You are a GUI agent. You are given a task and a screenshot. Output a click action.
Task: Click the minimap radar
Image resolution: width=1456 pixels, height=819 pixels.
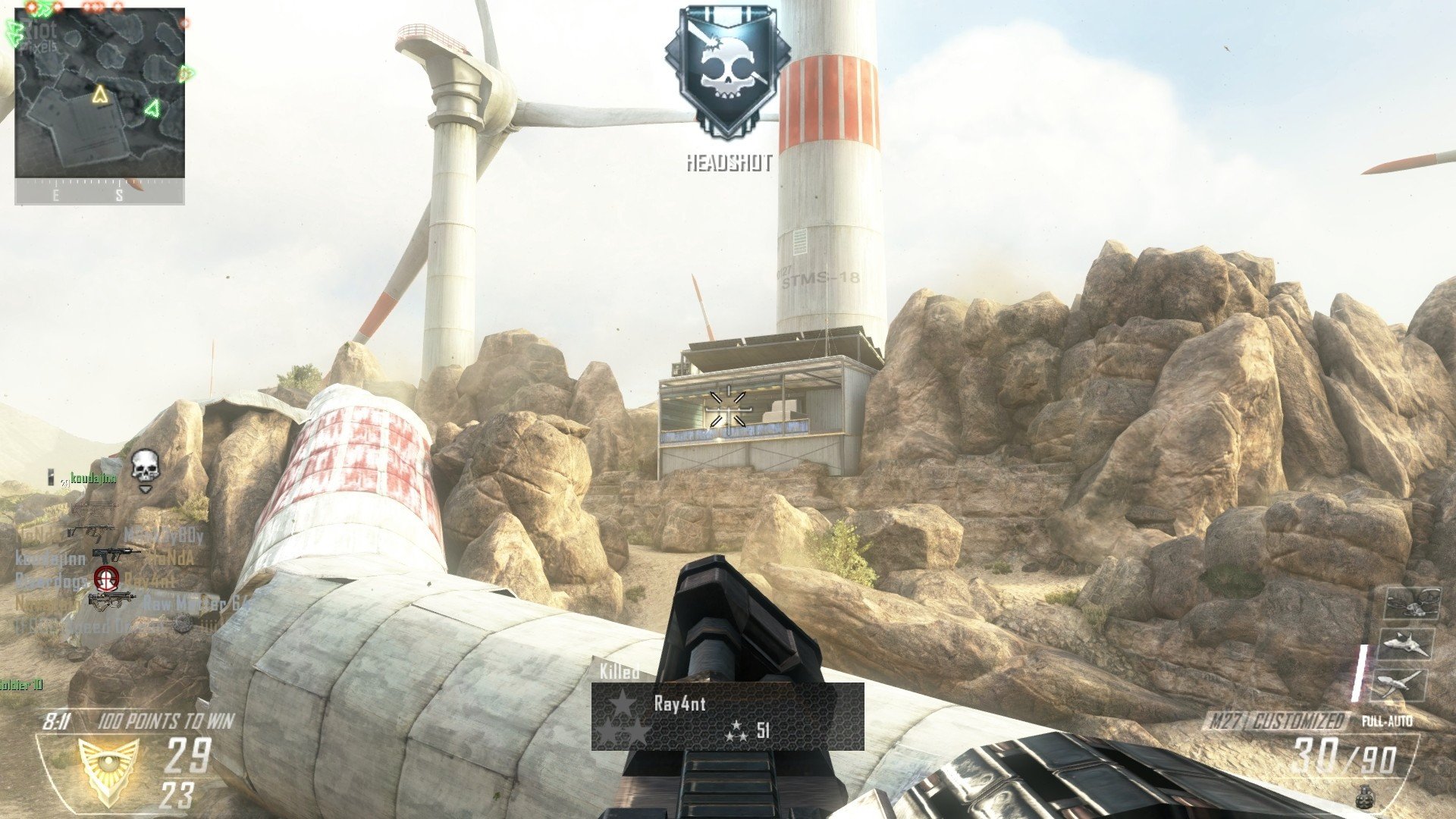click(x=99, y=93)
